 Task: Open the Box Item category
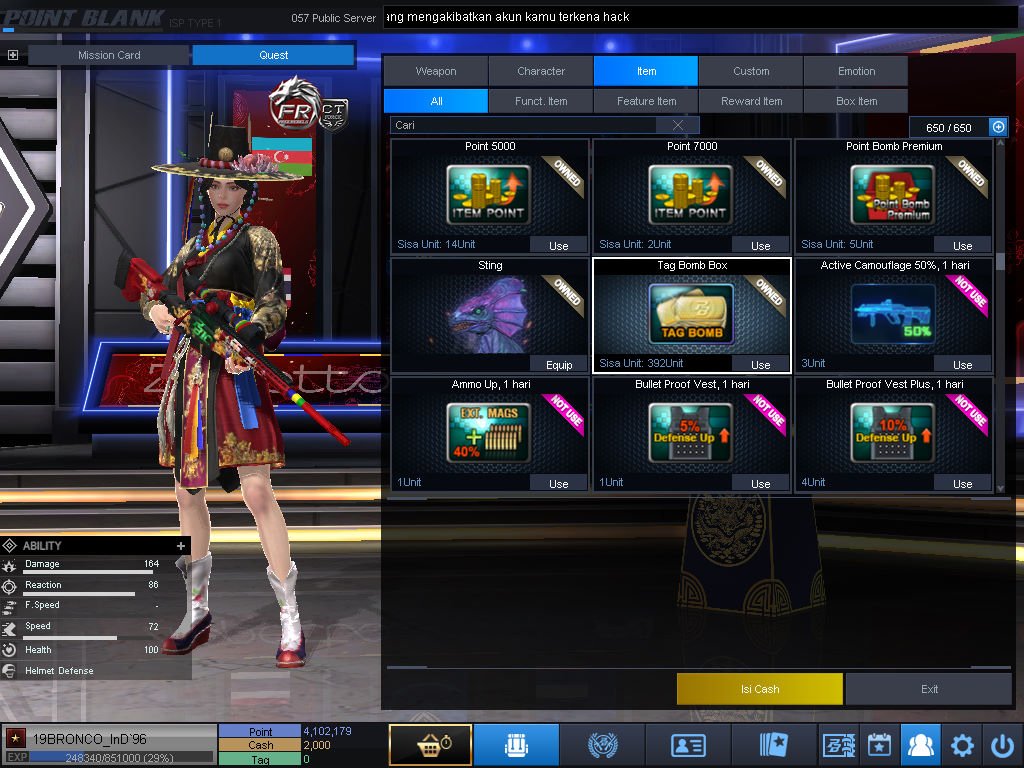click(x=856, y=101)
